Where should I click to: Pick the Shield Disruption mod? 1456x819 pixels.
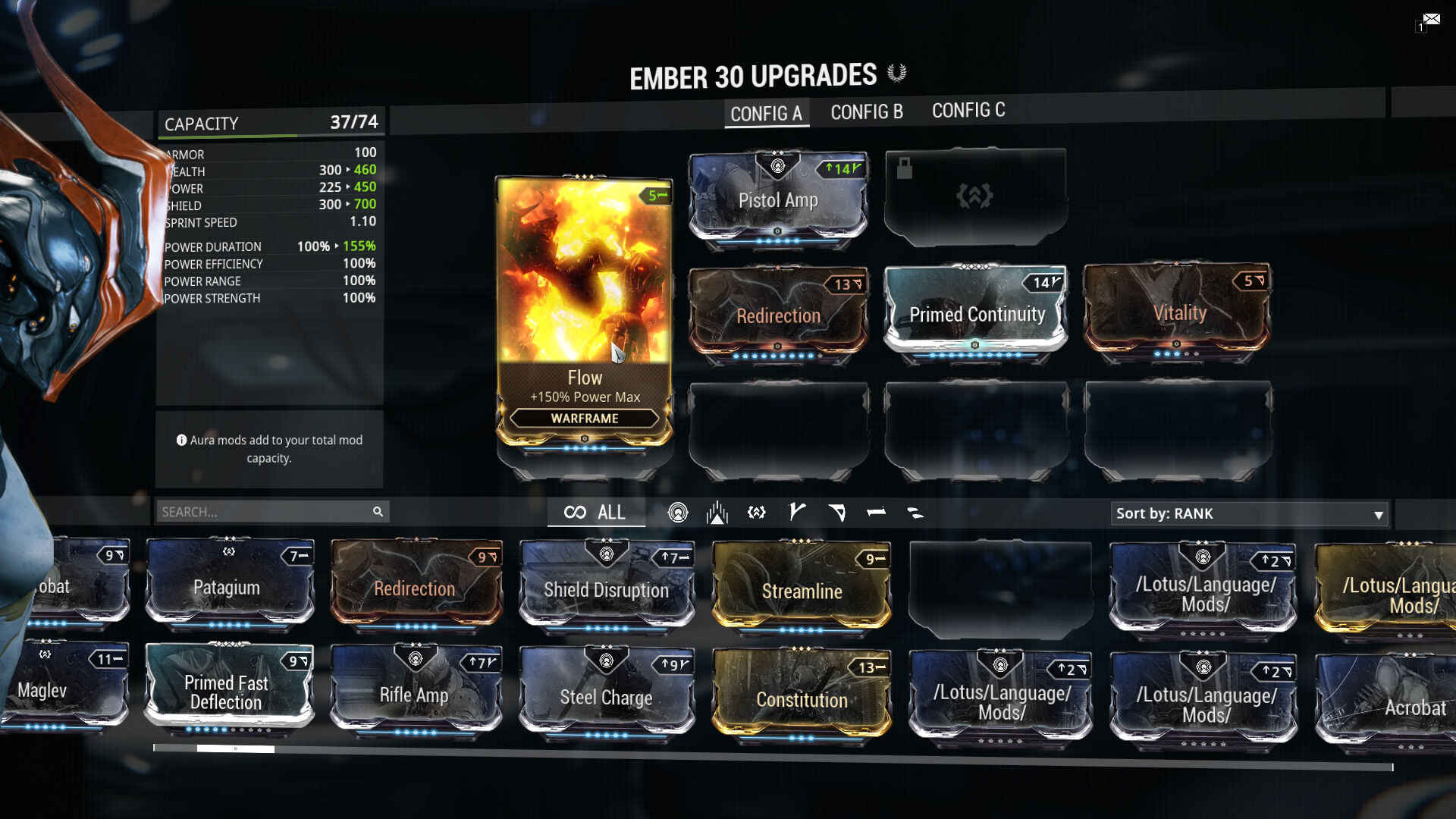click(x=606, y=588)
